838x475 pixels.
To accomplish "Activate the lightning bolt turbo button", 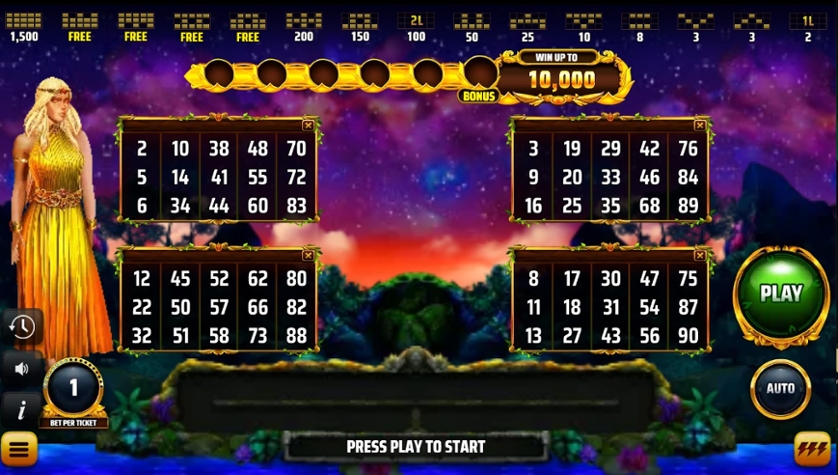I will point(812,449).
